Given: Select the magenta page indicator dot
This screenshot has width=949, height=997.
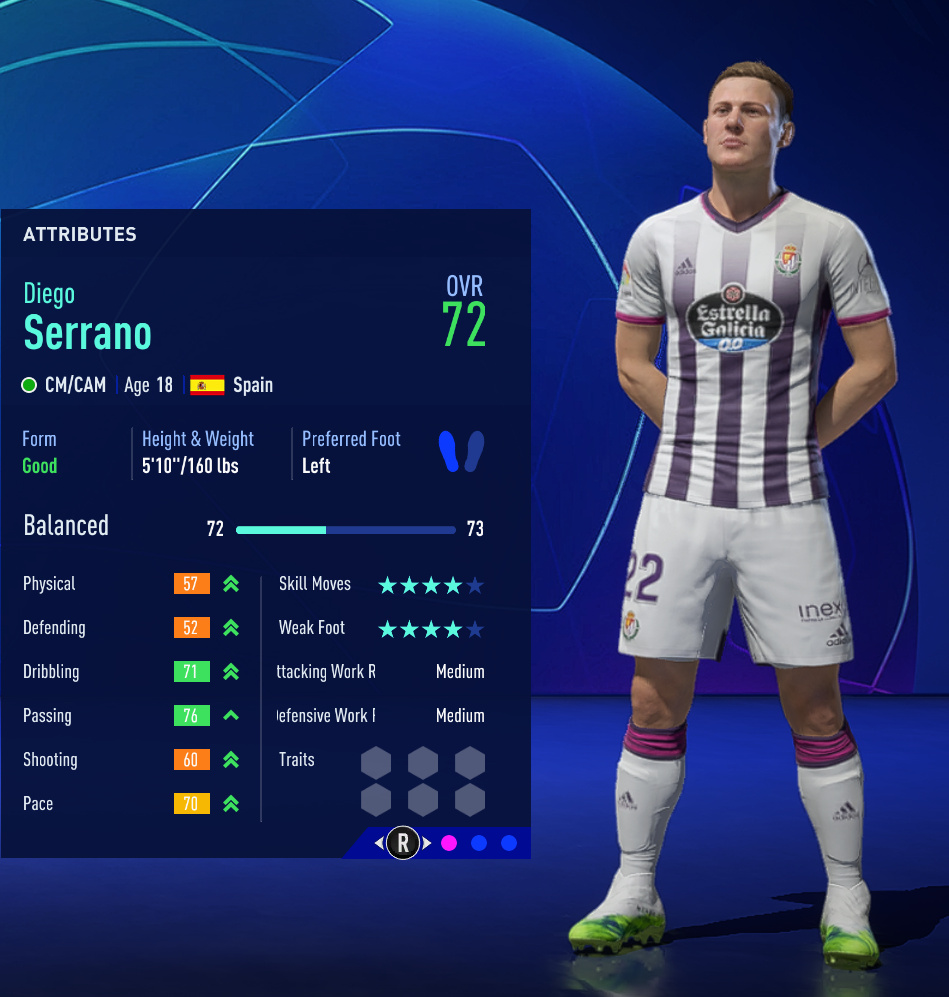Looking at the screenshot, I should (x=449, y=843).
